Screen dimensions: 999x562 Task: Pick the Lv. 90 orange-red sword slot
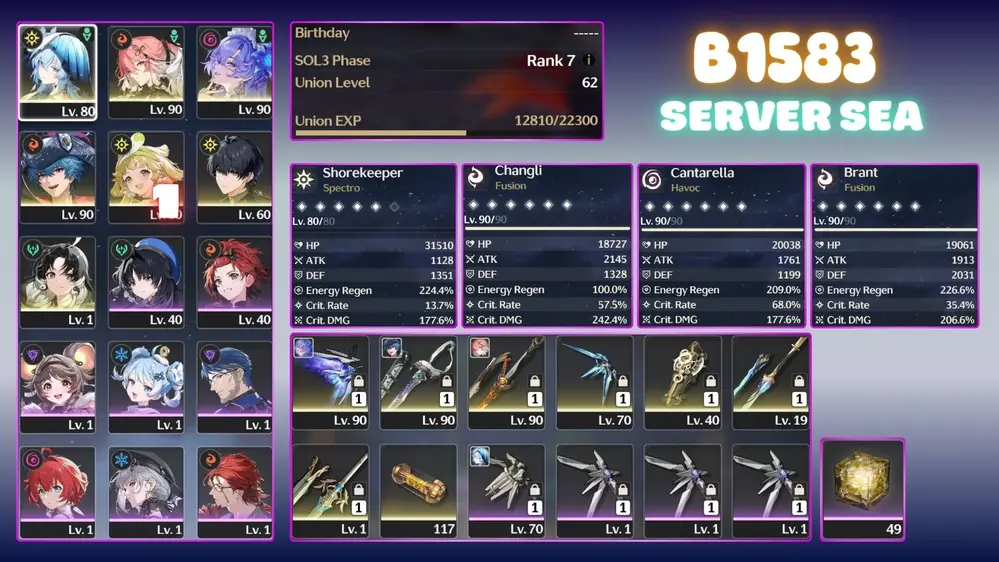pyautogui.click(x=506, y=382)
